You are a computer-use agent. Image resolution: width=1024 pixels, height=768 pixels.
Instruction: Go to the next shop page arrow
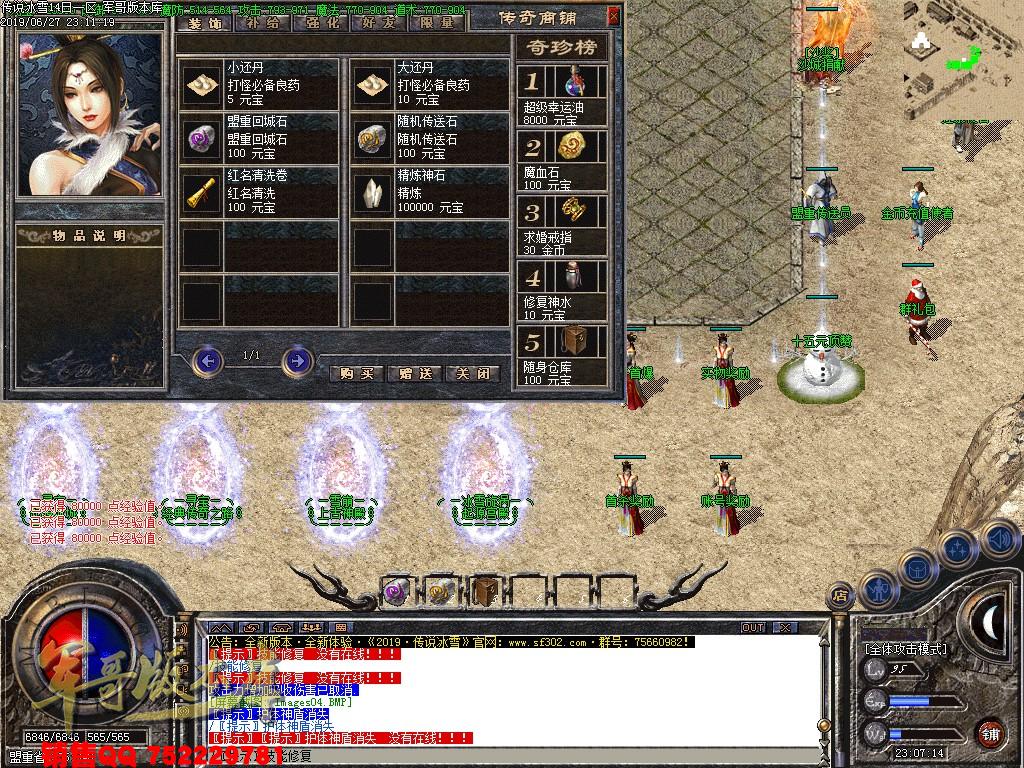coord(296,360)
